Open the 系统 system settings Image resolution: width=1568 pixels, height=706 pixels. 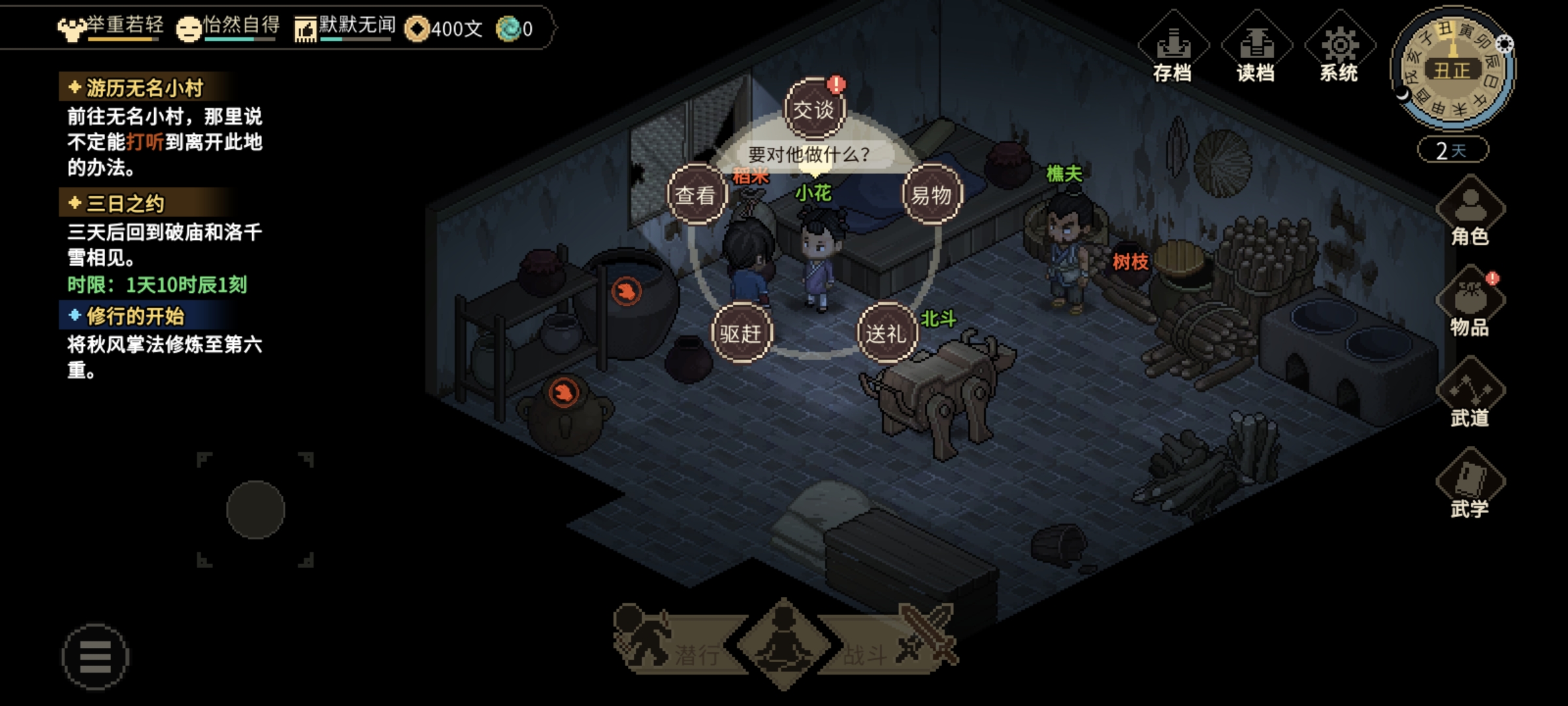click(1339, 49)
